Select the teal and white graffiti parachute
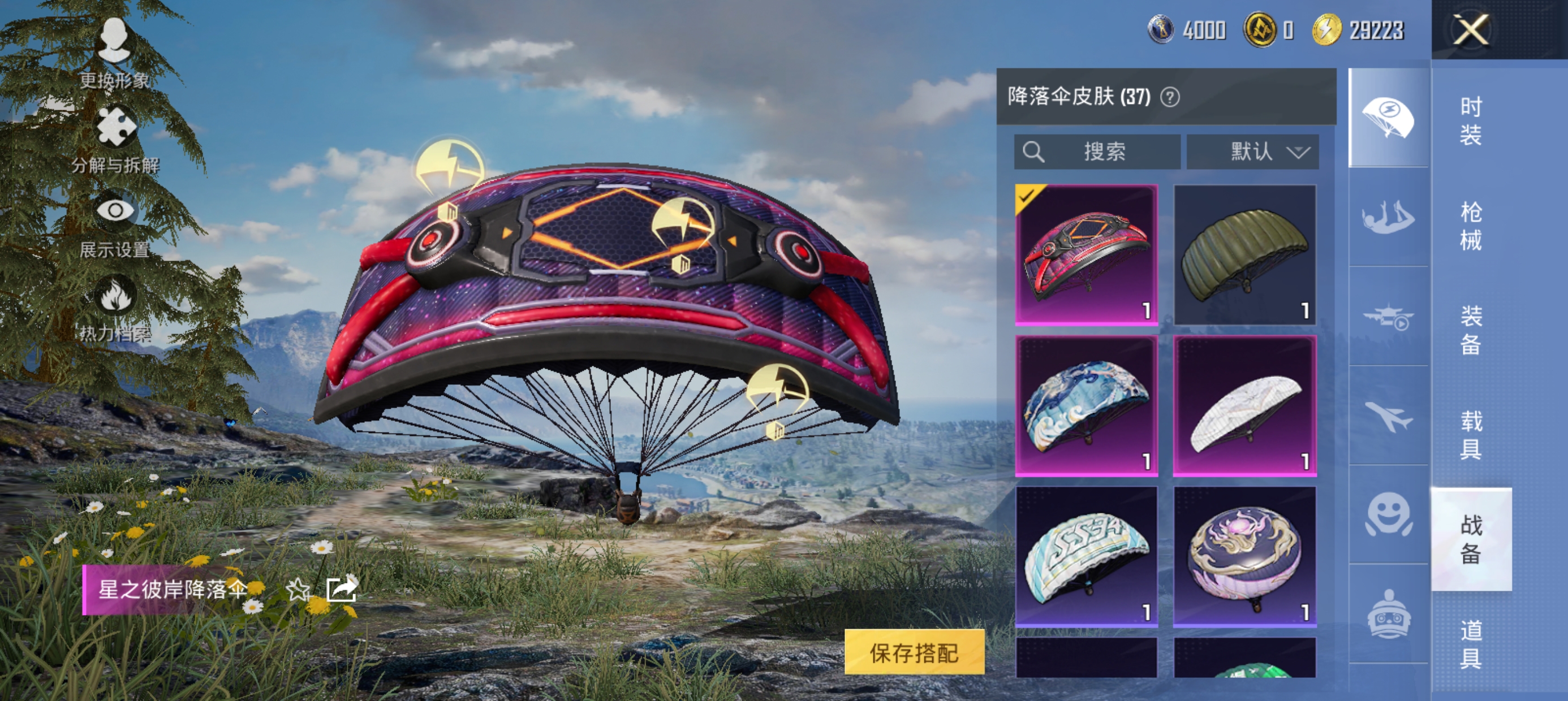 click(x=1087, y=556)
